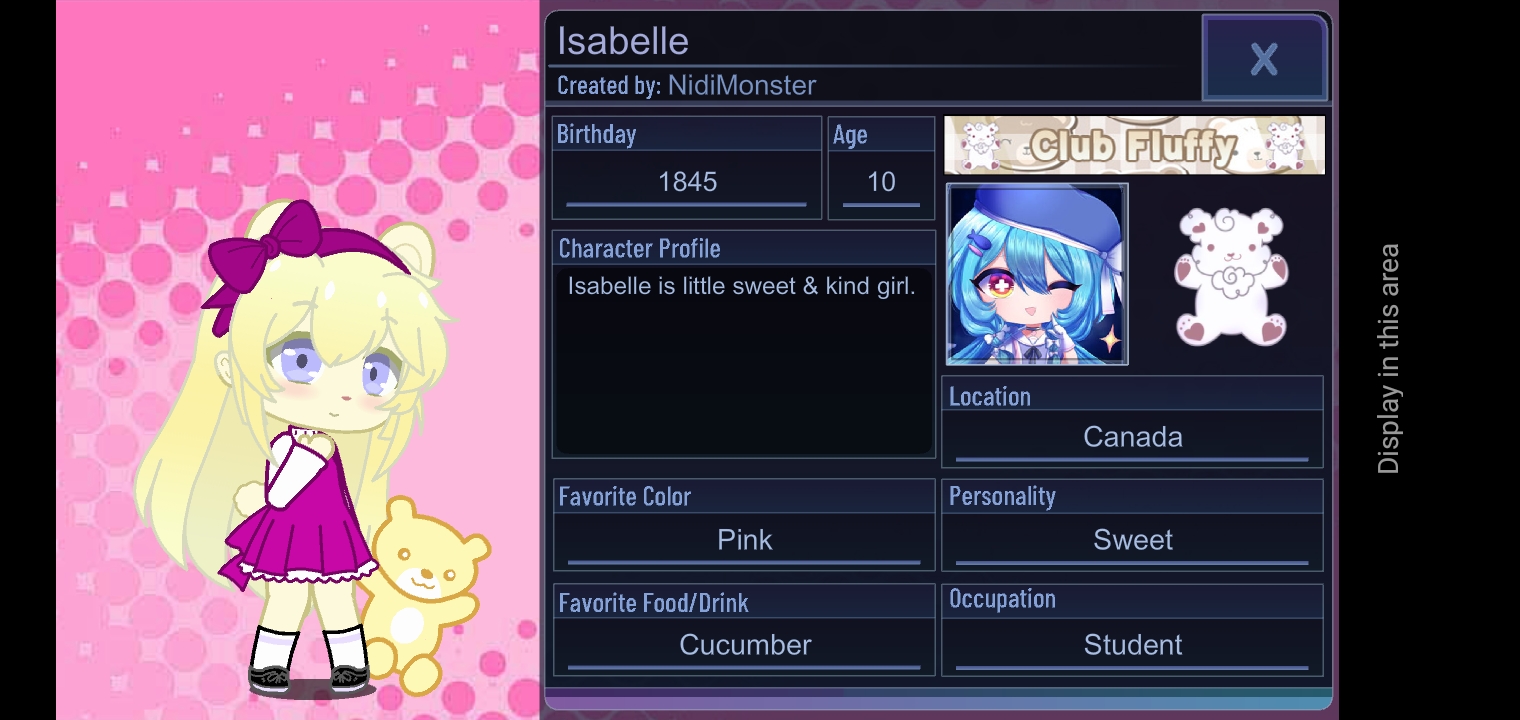Click the white teddy bear emblem
Screen dimensions: 1520x720
pos(1230,275)
